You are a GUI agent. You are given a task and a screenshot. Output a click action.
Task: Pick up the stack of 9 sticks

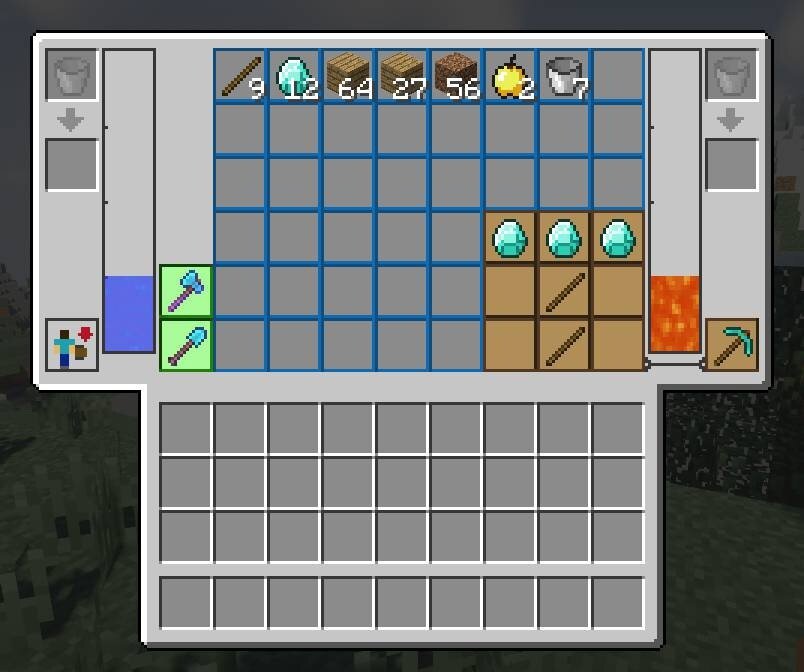(x=240, y=77)
